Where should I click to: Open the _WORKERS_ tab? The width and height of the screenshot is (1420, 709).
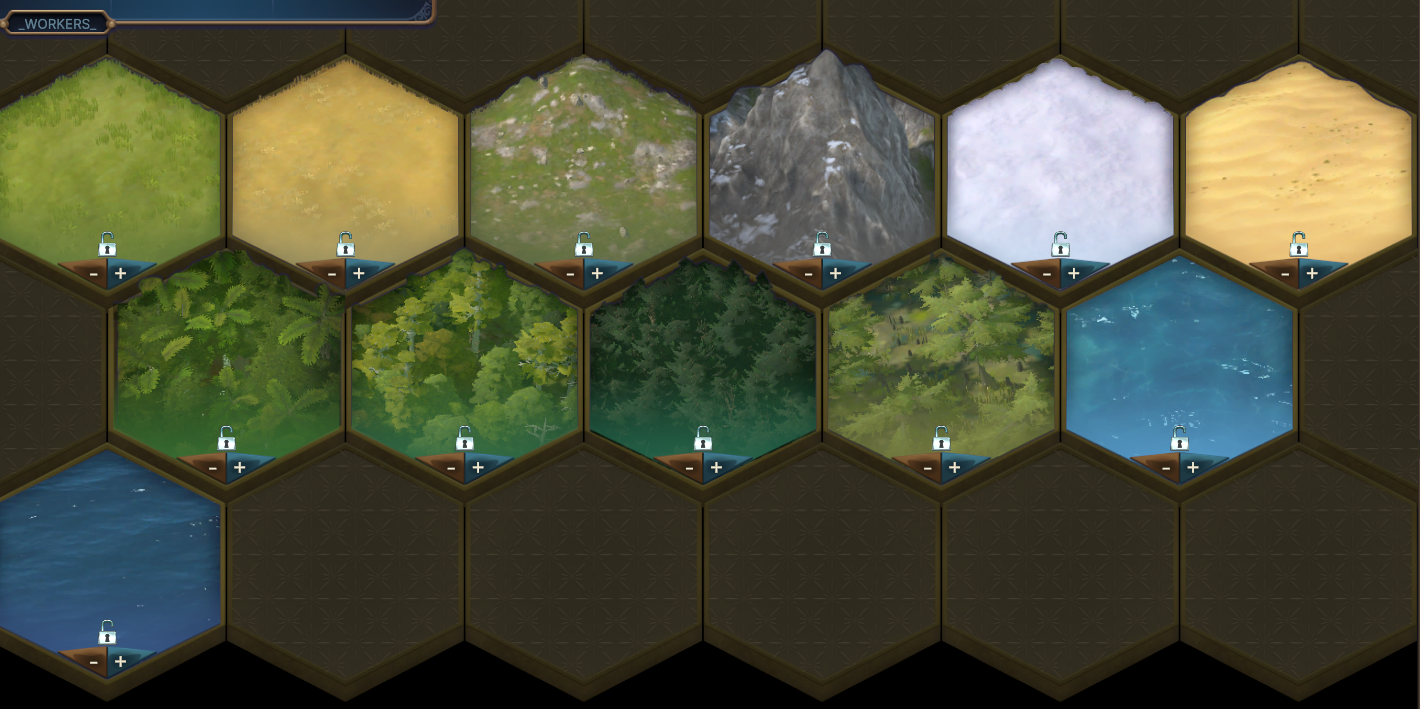click(x=57, y=23)
